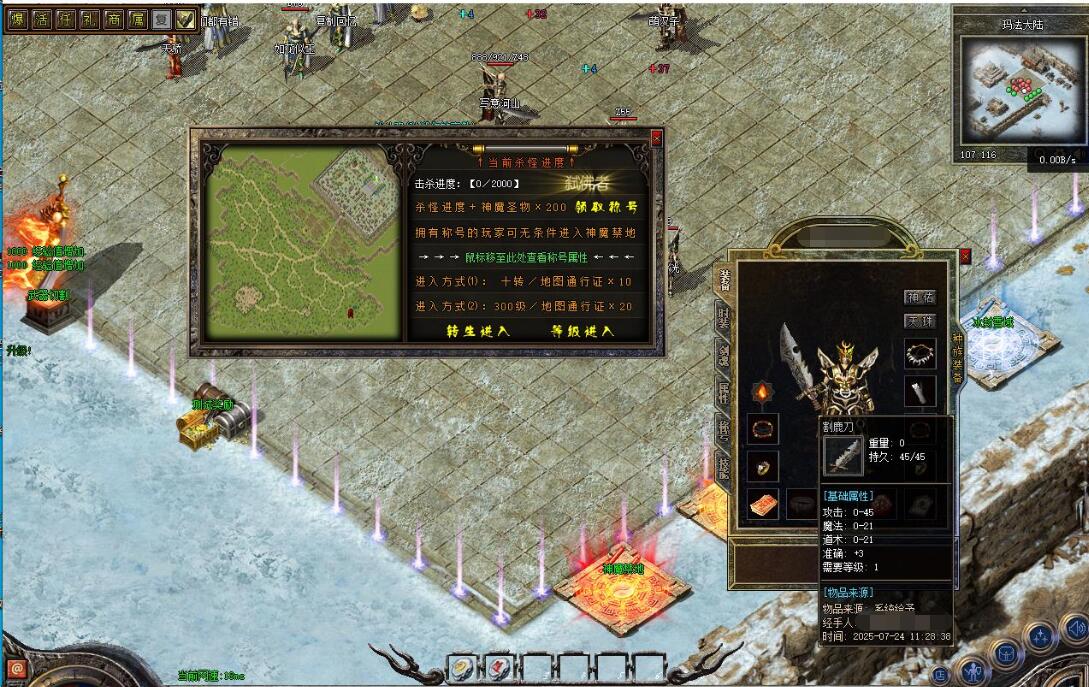The height and width of the screenshot is (687, 1089).
Task: Close the kill progress window
Action: point(656,138)
